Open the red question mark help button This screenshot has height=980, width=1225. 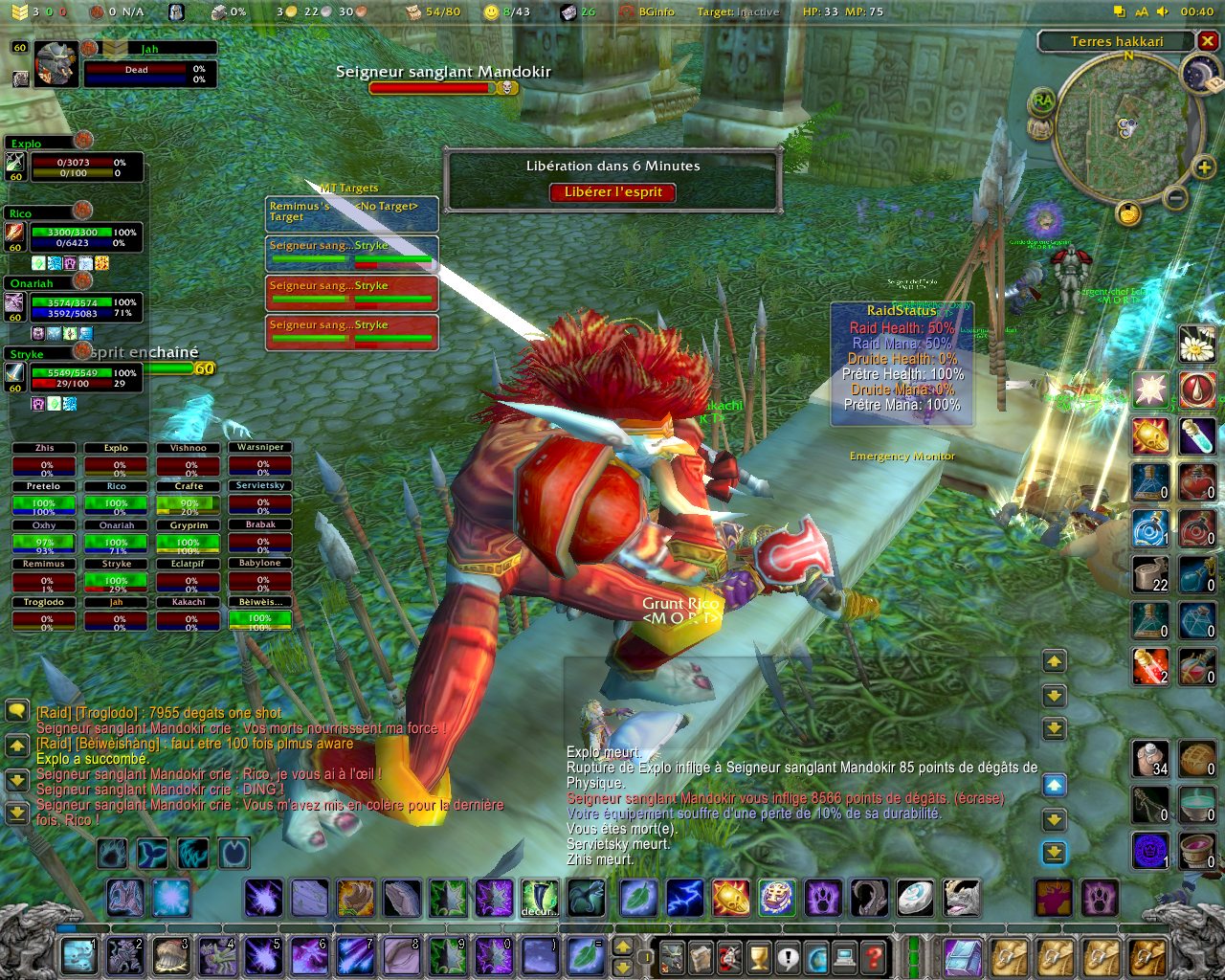tap(873, 956)
